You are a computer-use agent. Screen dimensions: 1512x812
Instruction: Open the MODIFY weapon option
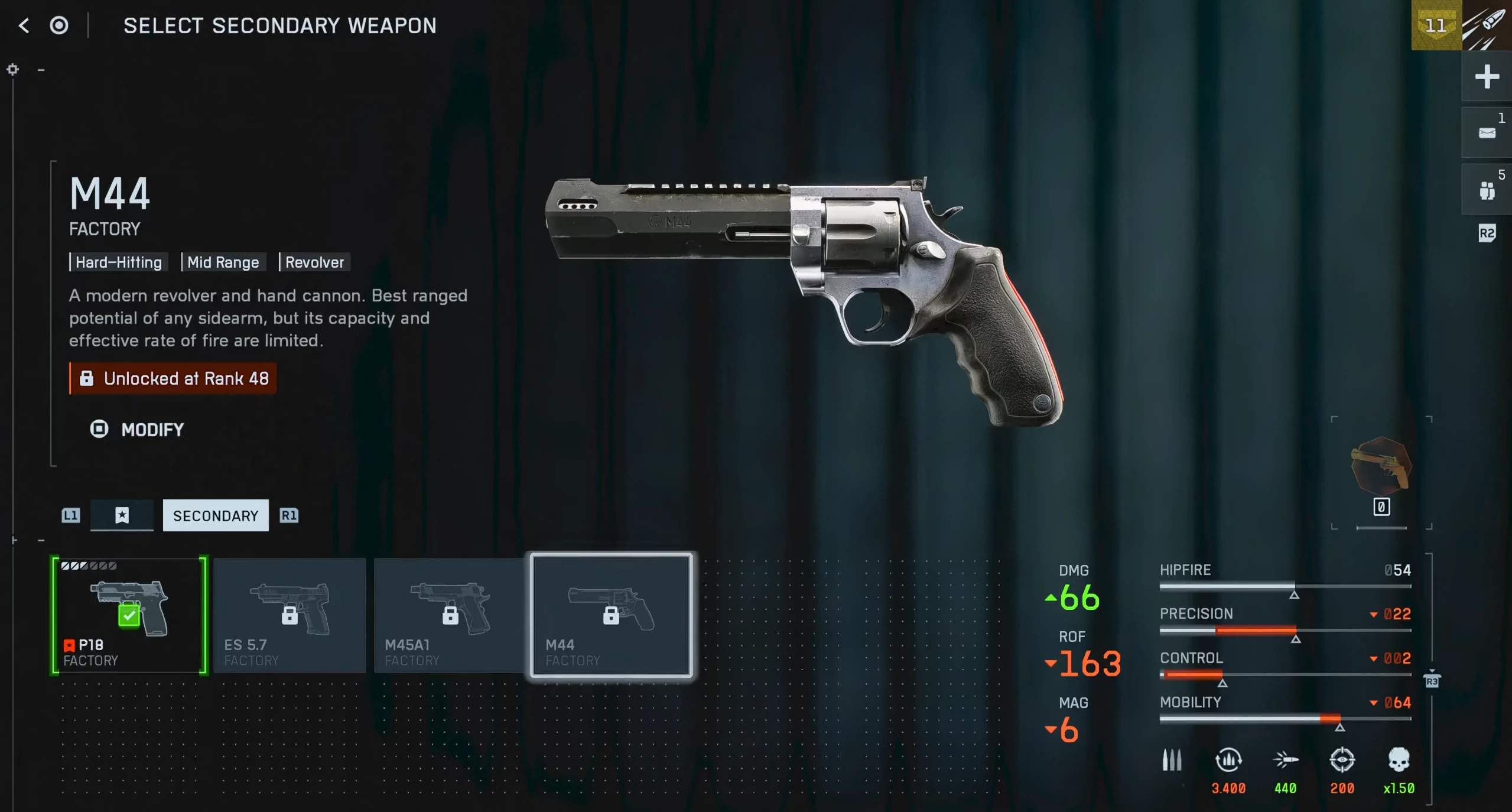[137, 430]
